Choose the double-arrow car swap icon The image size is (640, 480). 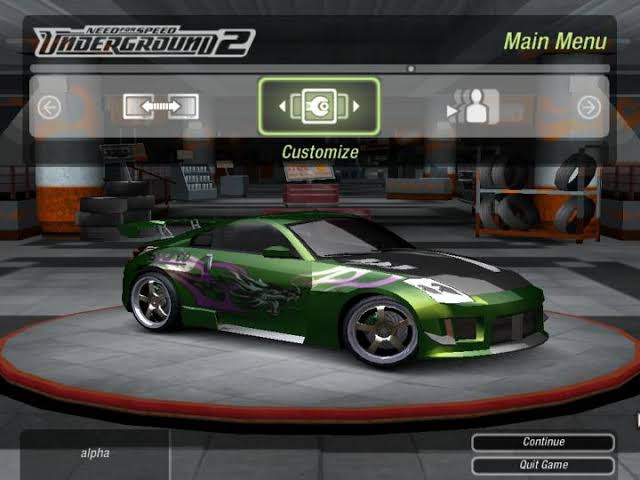161,106
